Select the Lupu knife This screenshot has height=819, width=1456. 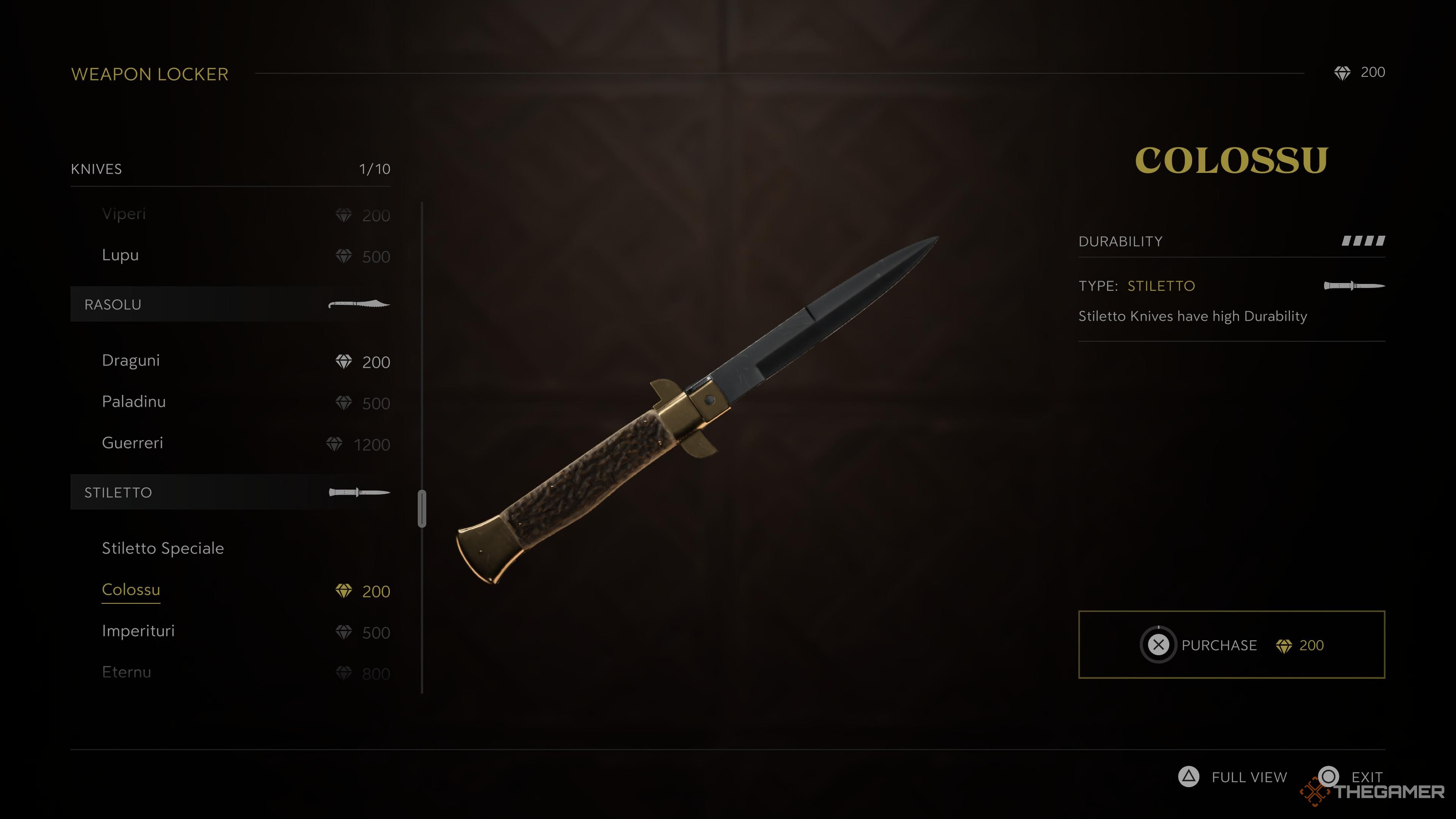(x=120, y=254)
